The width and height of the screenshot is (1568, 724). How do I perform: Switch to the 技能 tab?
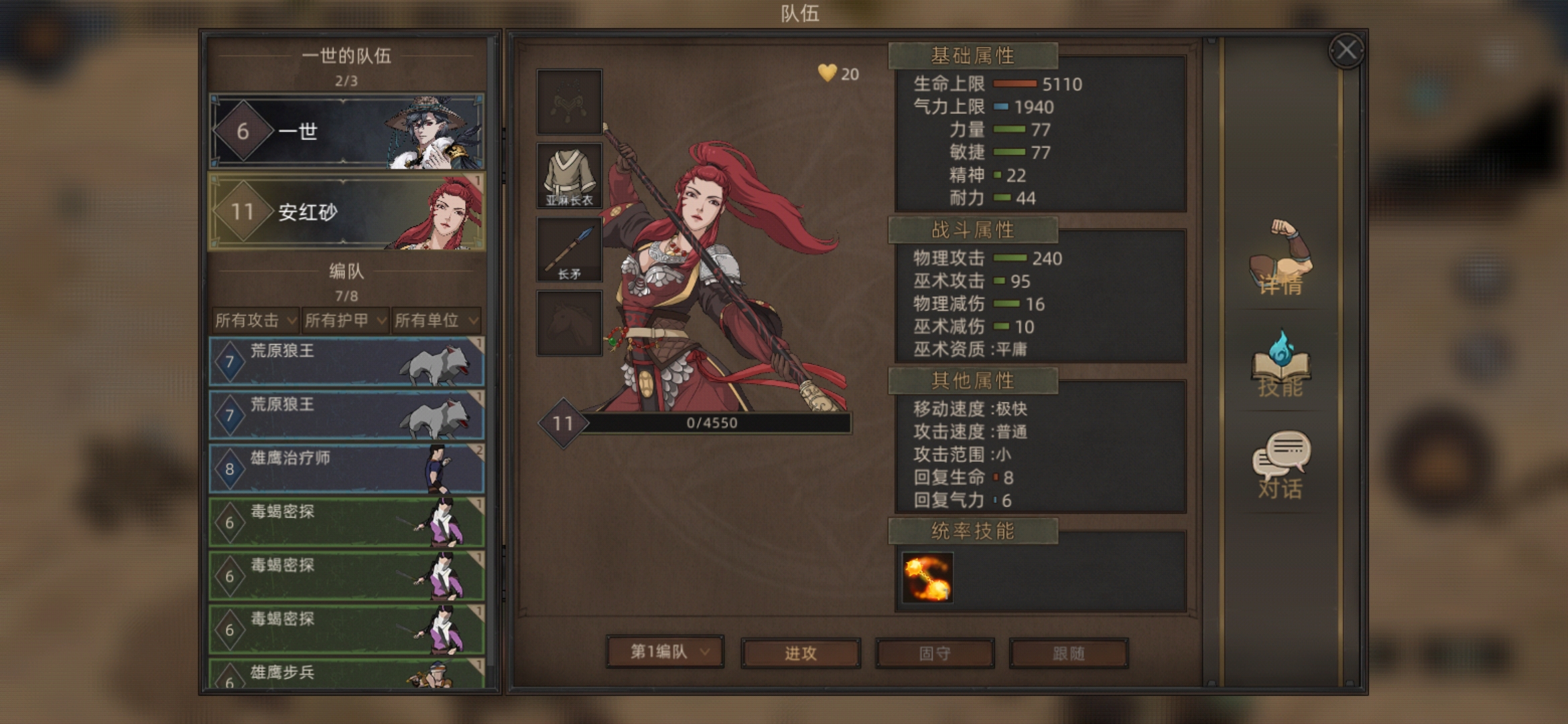[x=1281, y=365]
